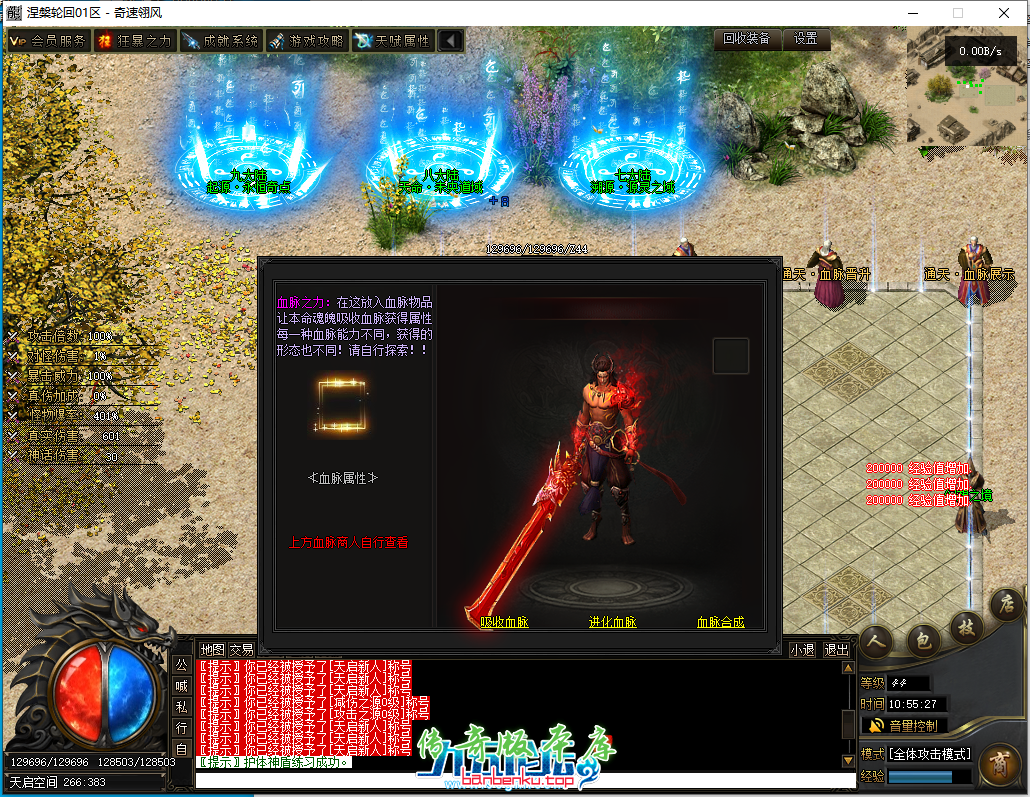Open the 会员服务 VIP menu
The image size is (1030, 797).
point(48,41)
